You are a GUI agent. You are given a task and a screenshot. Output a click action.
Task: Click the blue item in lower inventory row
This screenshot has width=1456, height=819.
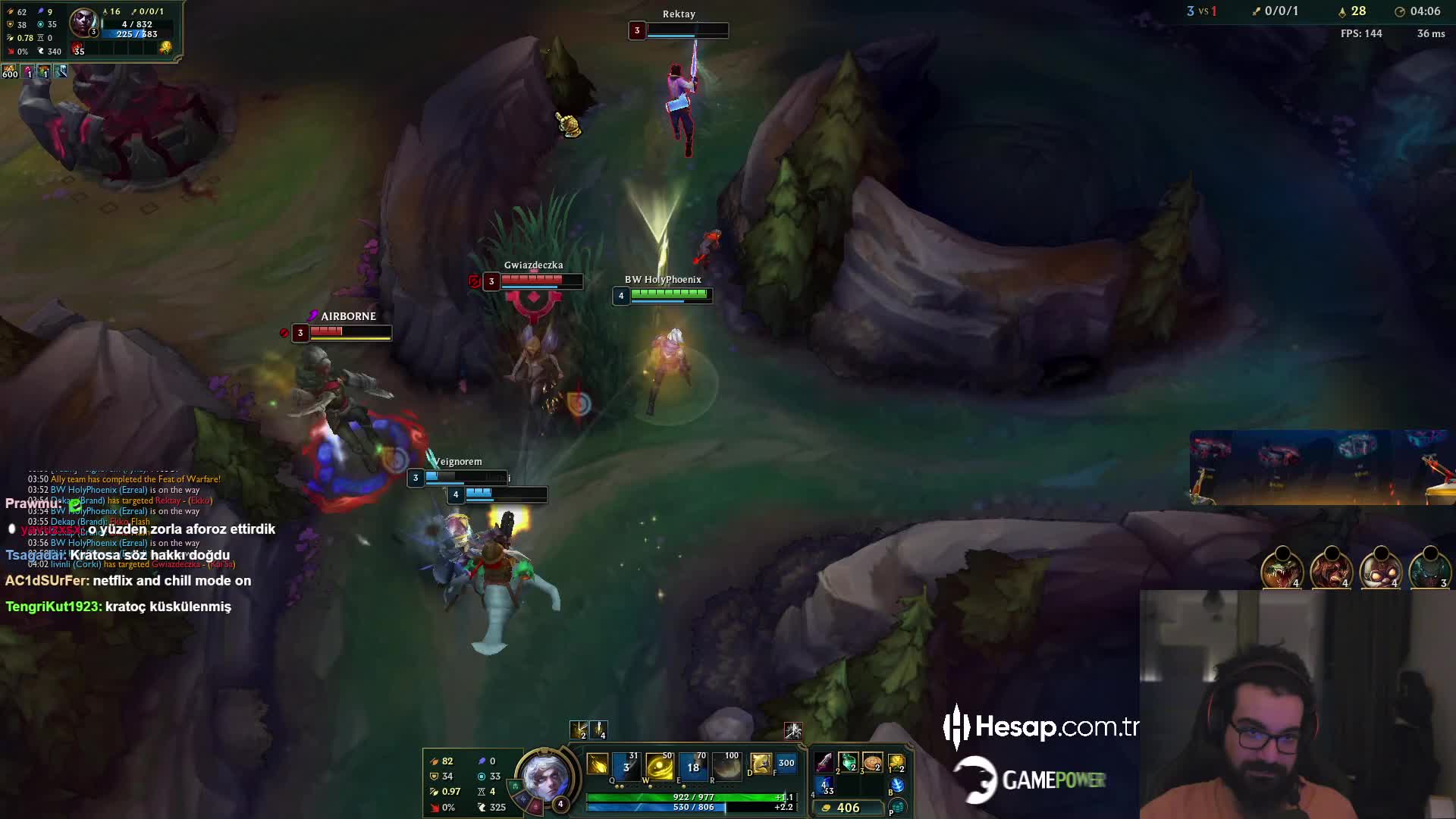824,786
